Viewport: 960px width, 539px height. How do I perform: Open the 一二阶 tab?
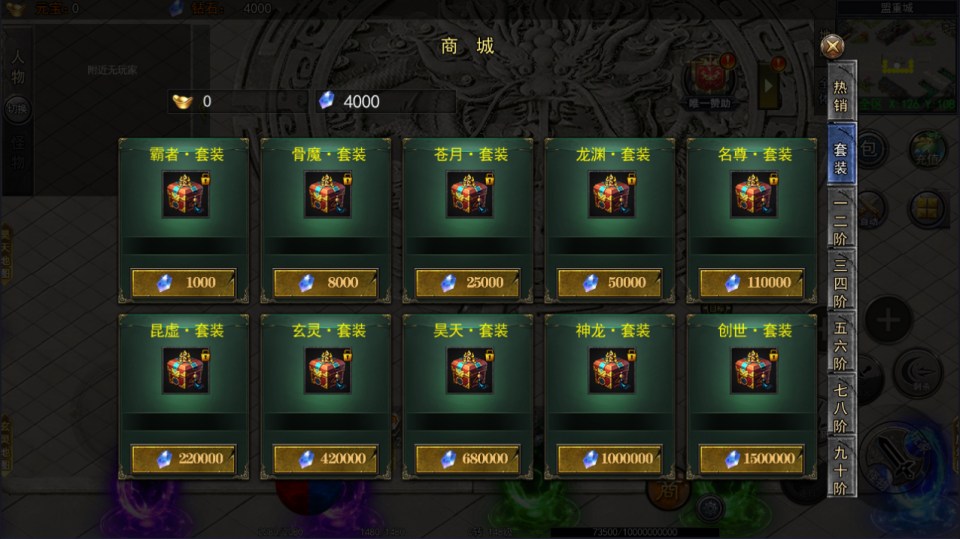(841, 220)
